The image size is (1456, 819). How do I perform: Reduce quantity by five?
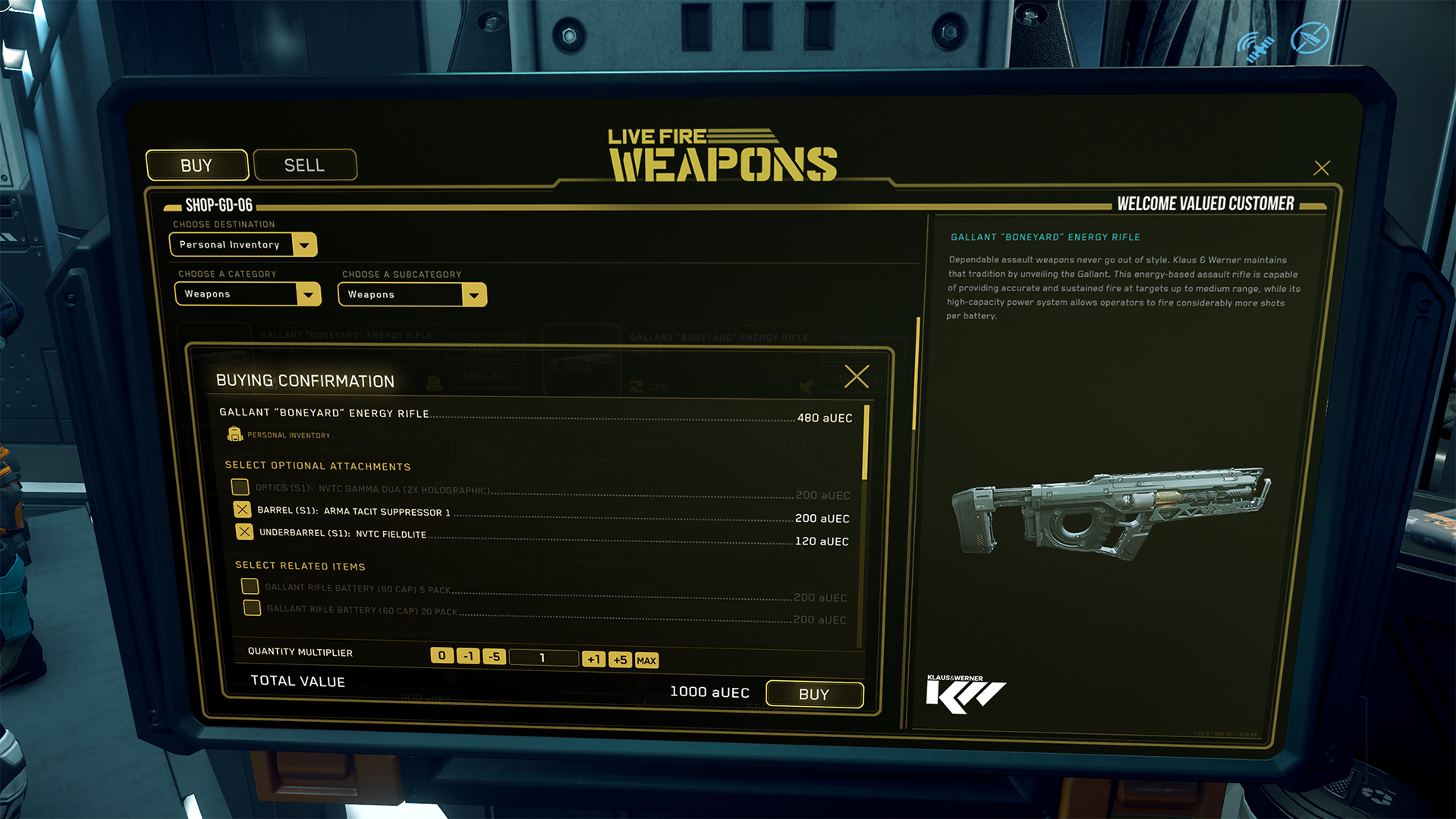pos(494,657)
